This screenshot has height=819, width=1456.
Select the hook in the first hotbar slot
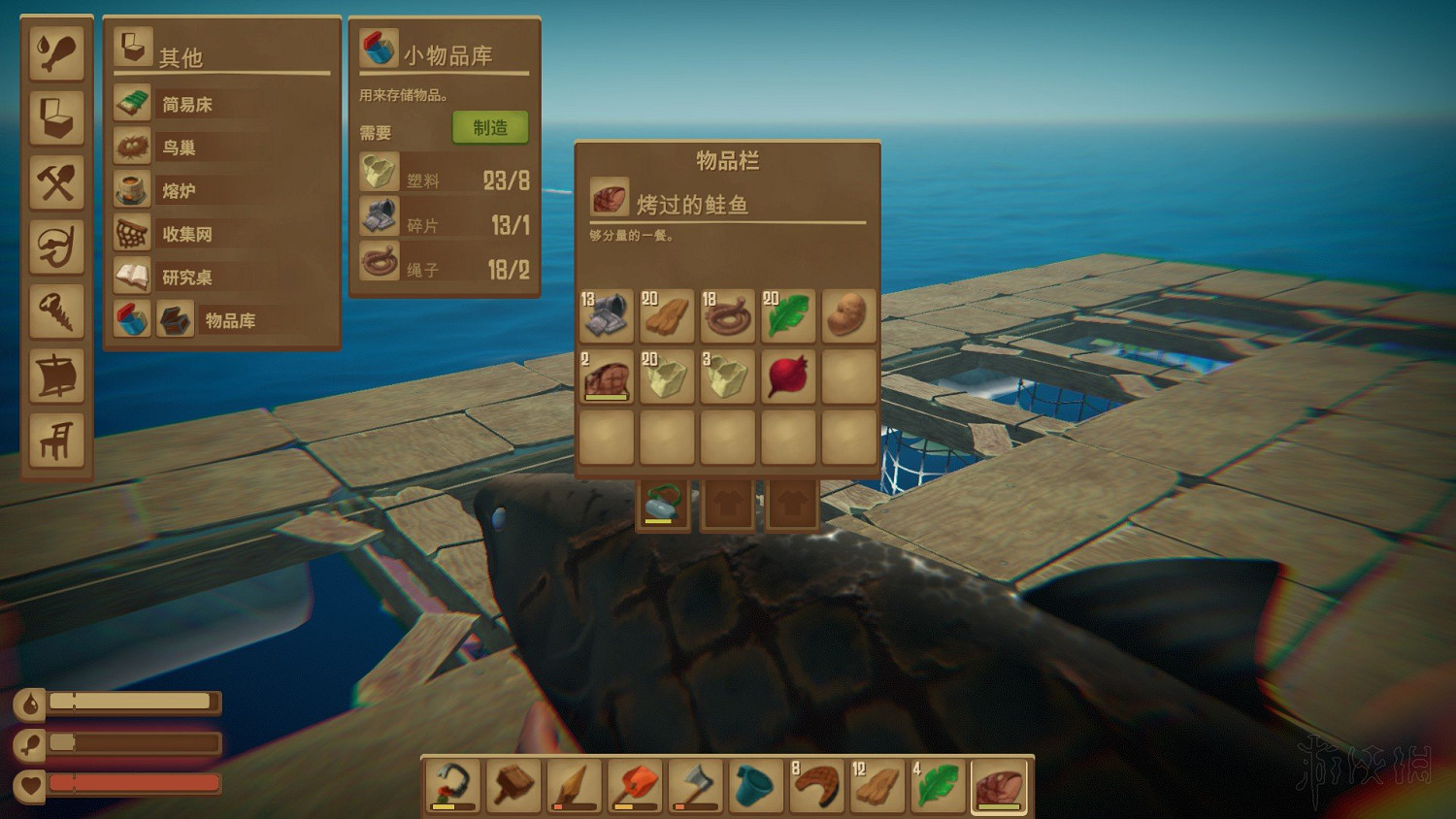(451, 784)
